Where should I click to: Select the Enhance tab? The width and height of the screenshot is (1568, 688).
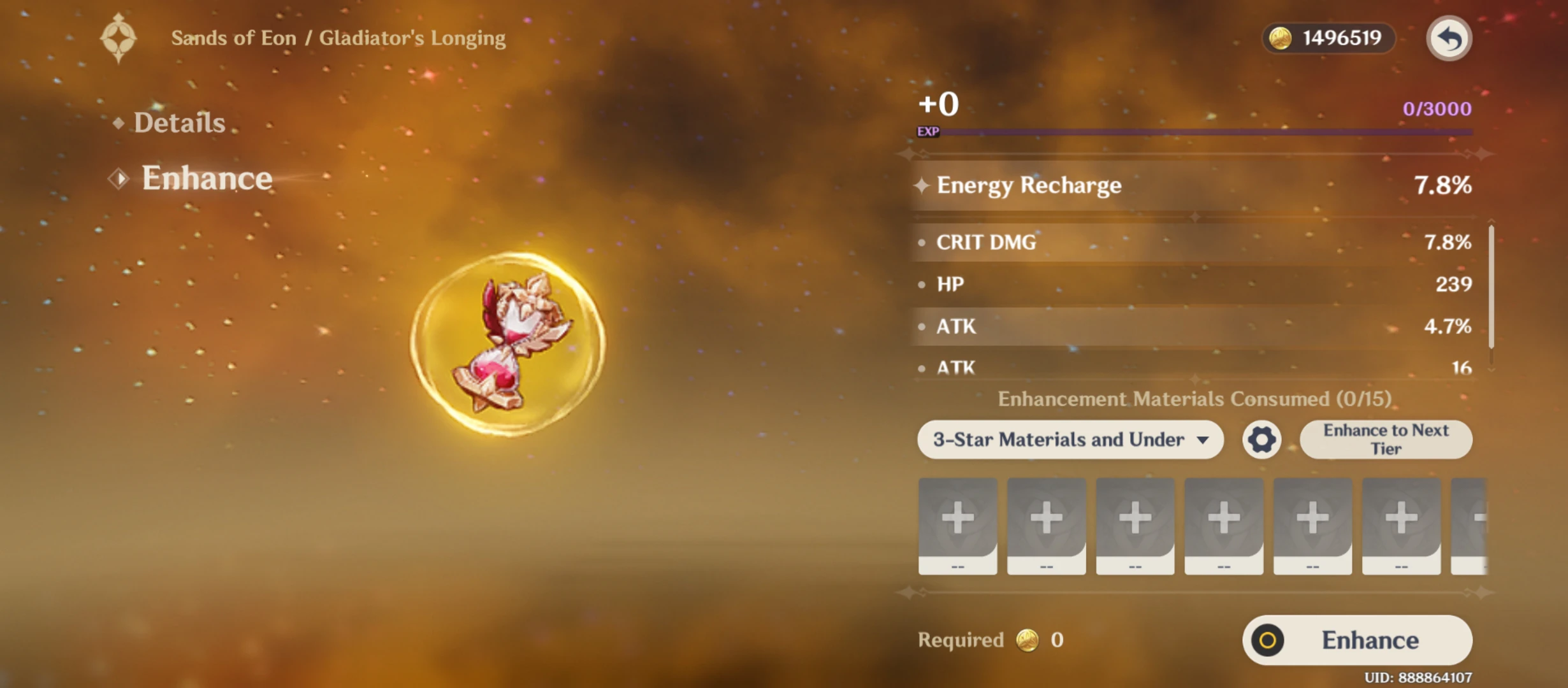[x=207, y=178]
